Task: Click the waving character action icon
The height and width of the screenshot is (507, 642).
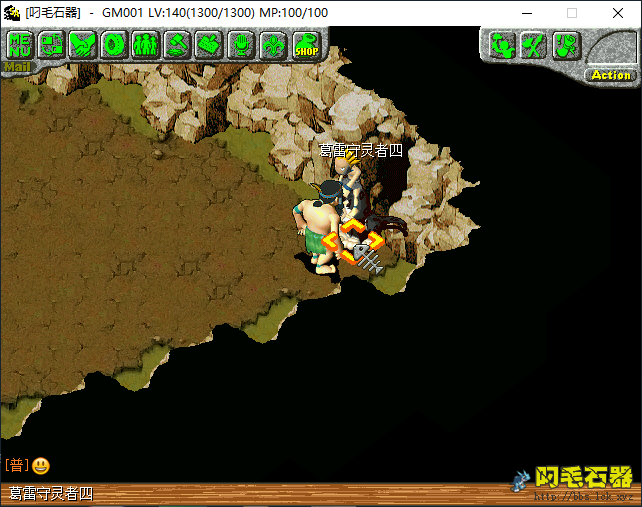Action: tap(502, 44)
